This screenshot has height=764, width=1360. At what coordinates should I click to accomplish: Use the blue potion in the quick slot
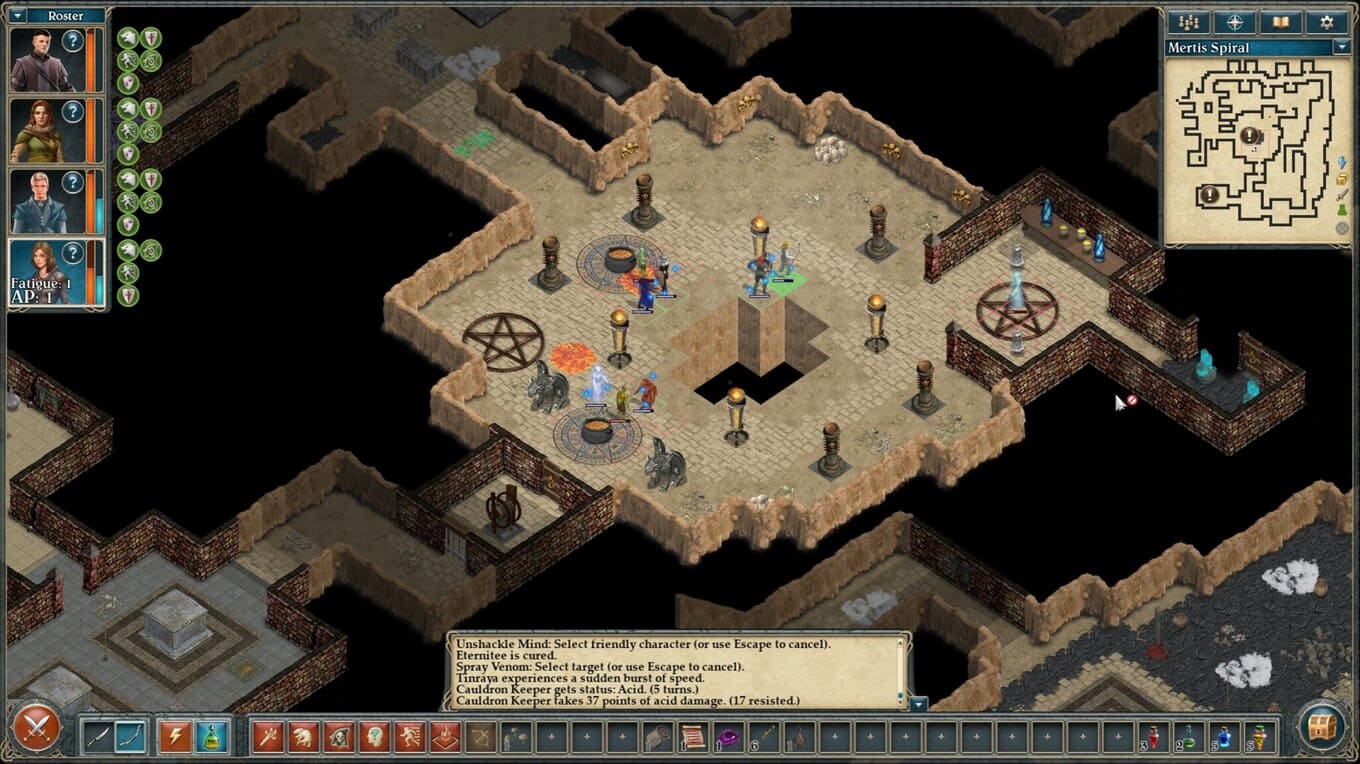coord(1224,737)
